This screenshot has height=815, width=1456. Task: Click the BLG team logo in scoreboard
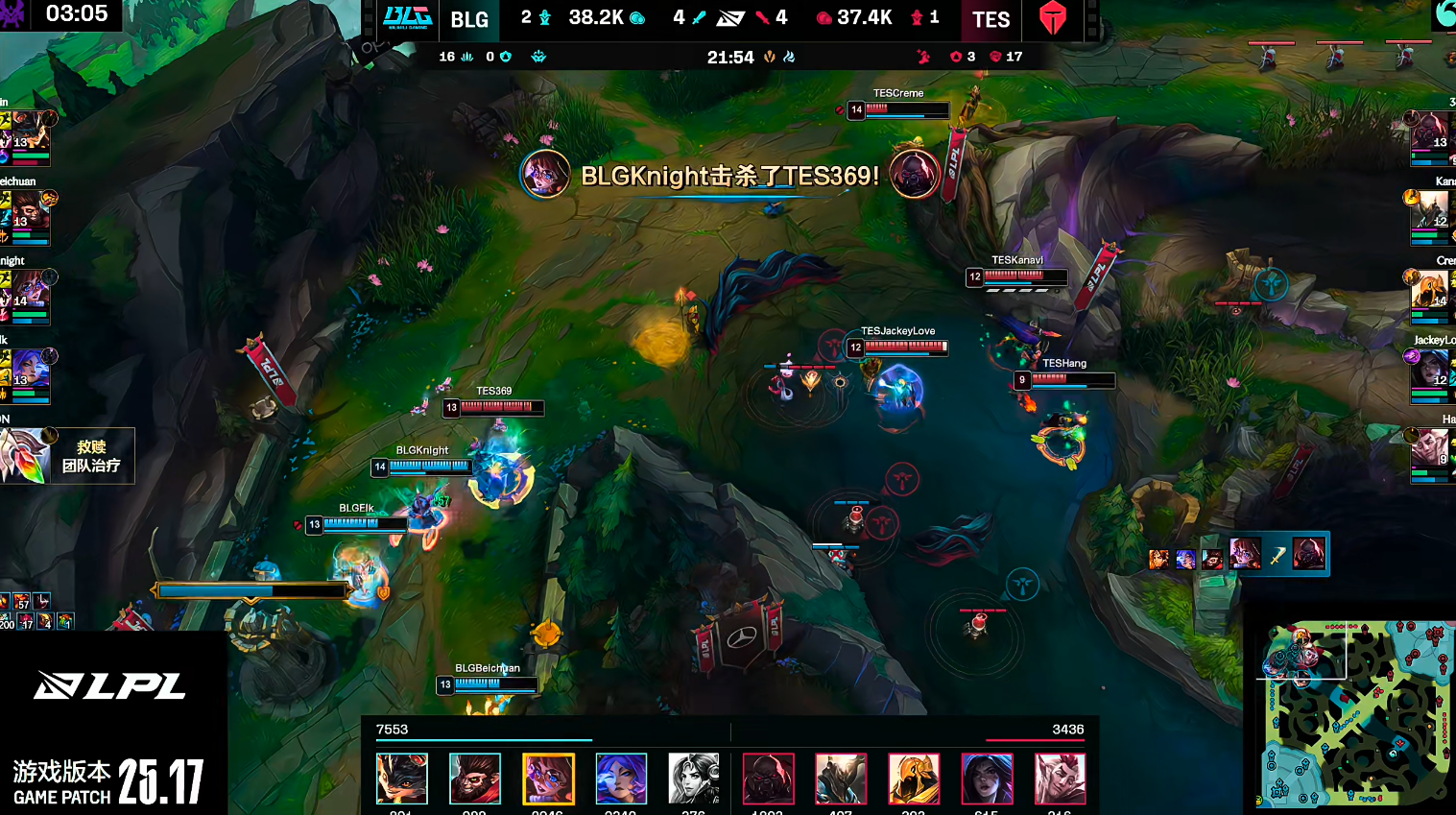tap(408, 18)
